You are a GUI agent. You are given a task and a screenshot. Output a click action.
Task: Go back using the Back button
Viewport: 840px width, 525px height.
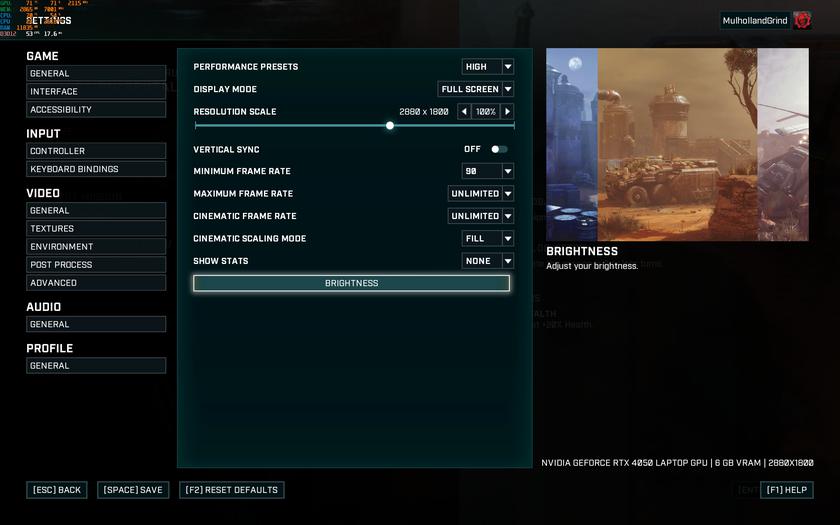[57, 490]
